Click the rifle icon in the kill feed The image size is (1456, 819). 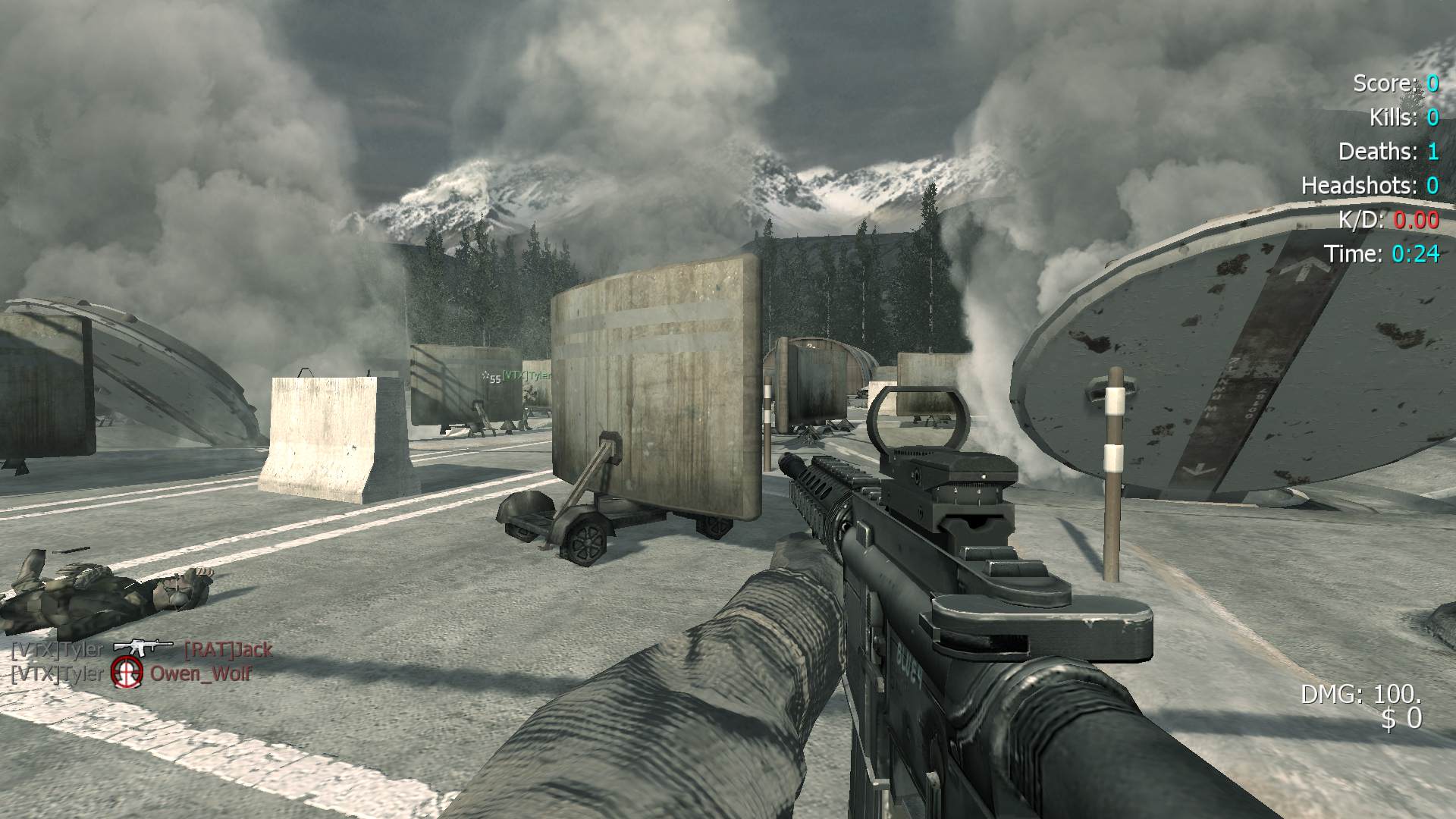coord(143,648)
